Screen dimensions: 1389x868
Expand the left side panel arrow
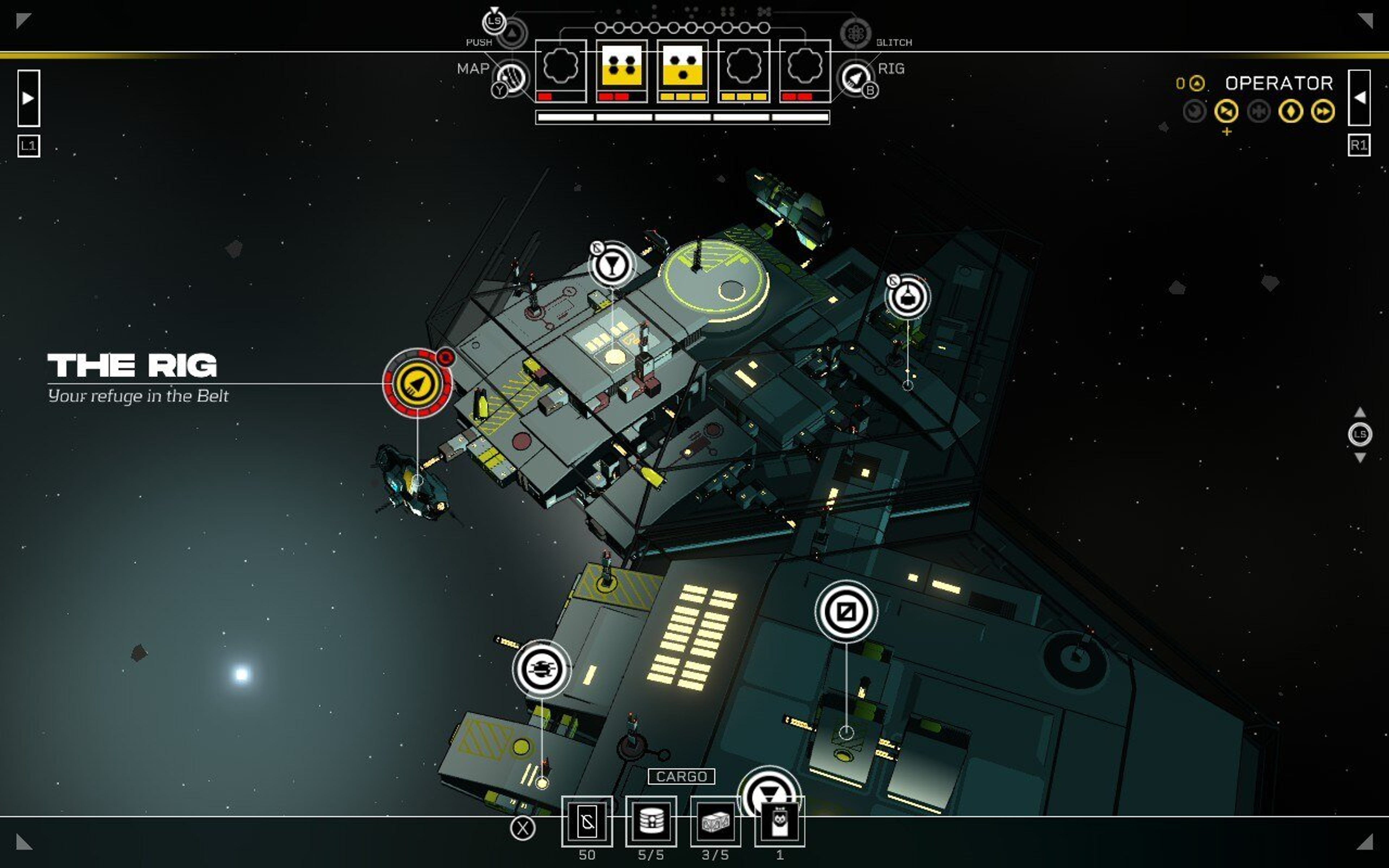click(28, 98)
